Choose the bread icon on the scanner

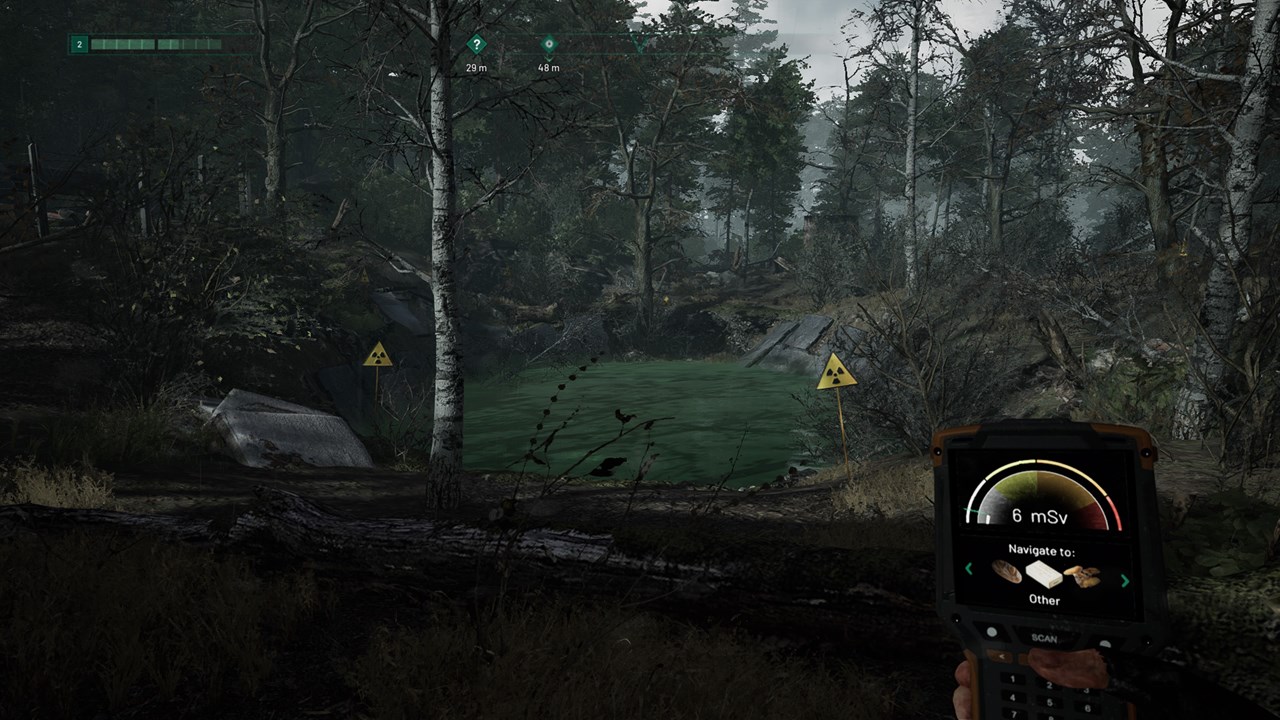pos(1006,572)
